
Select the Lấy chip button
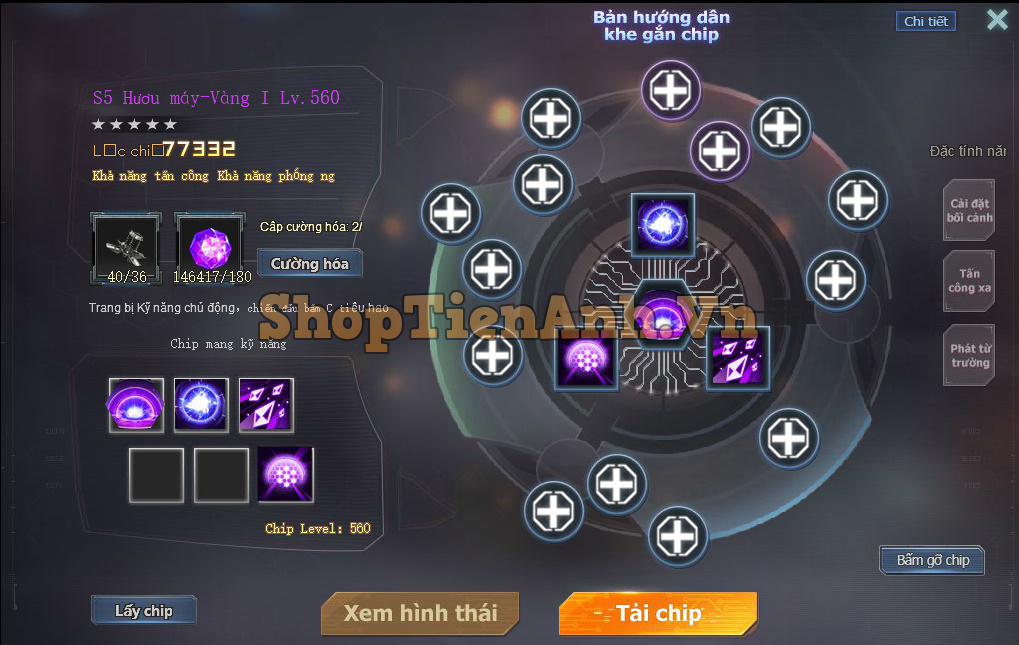pyautogui.click(x=144, y=610)
